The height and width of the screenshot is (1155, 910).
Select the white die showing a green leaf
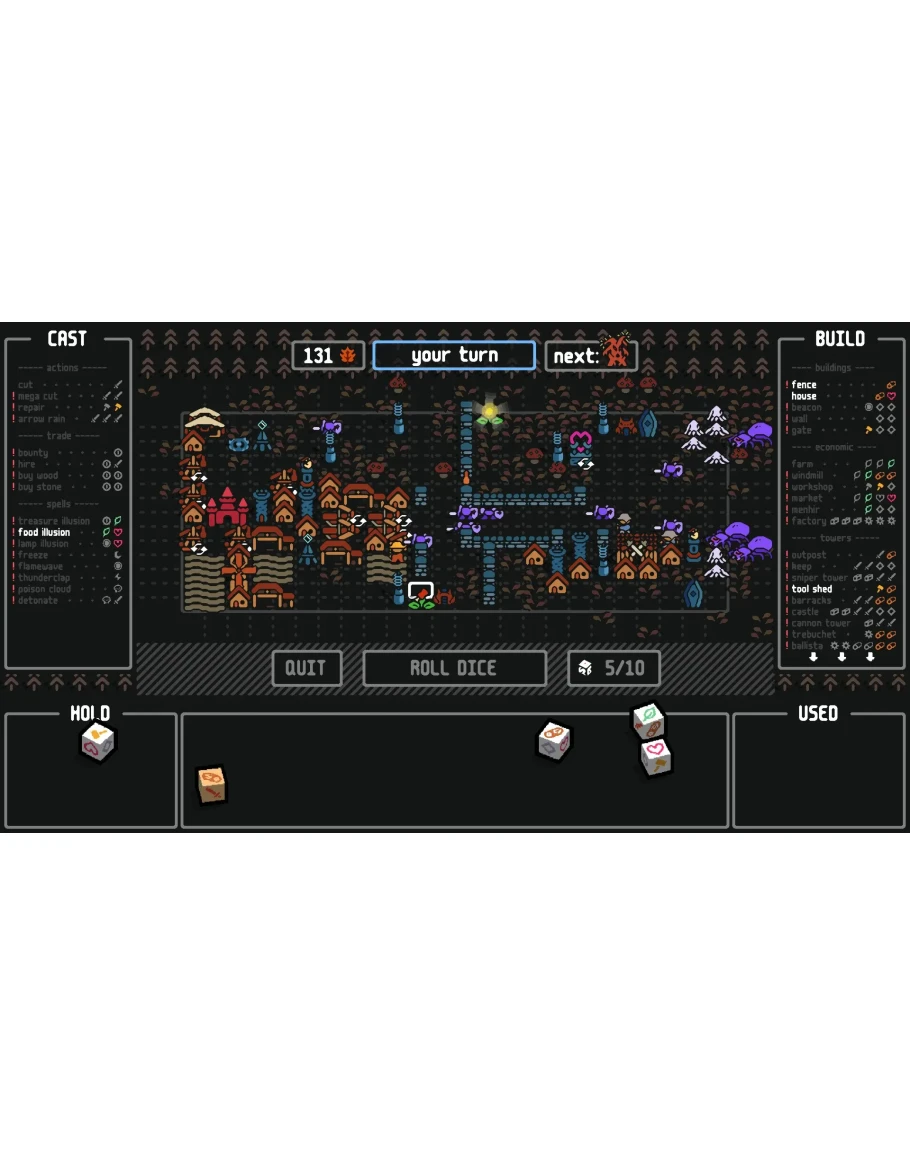click(648, 719)
